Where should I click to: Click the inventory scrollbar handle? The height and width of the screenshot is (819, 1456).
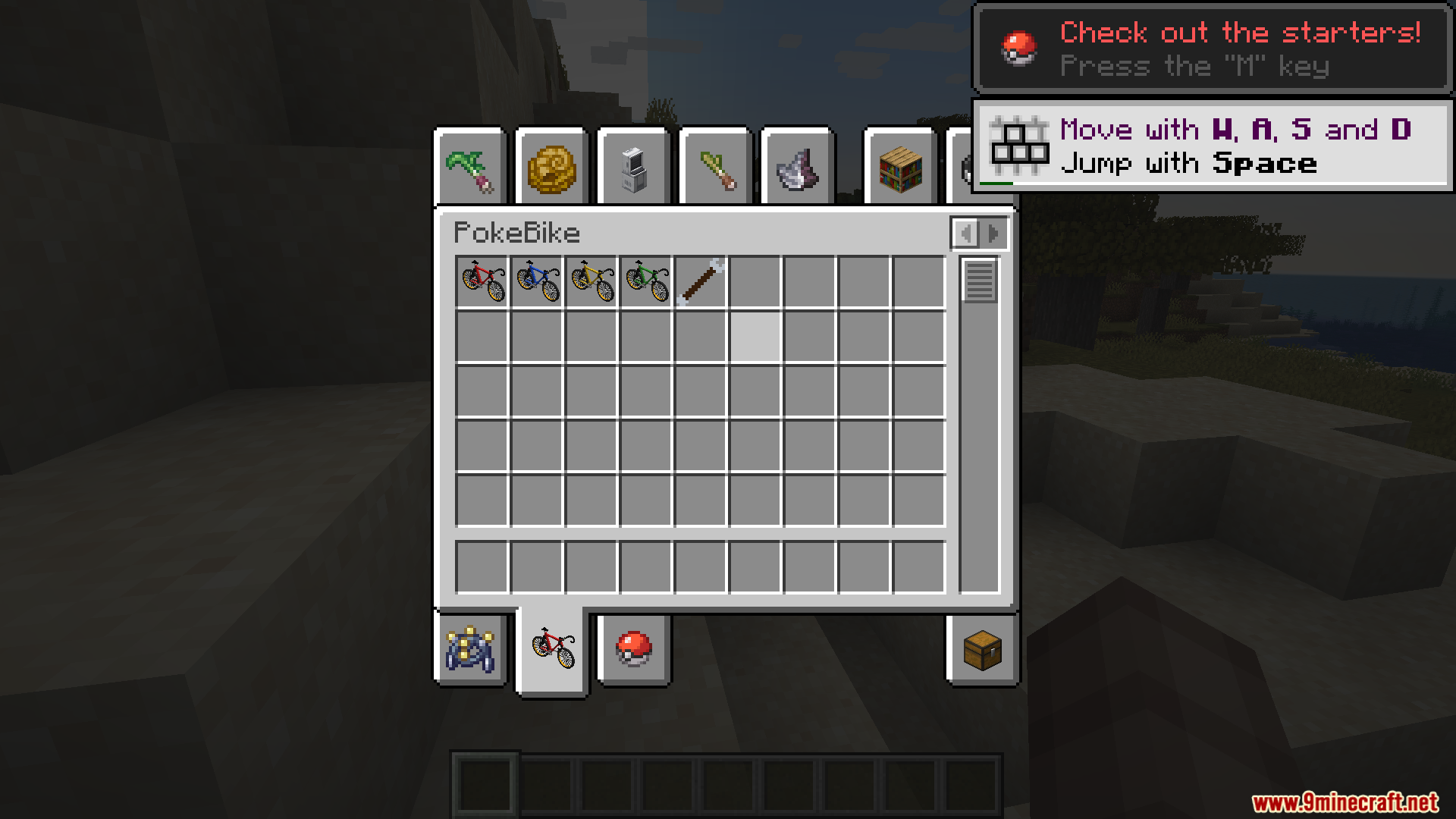point(978,282)
